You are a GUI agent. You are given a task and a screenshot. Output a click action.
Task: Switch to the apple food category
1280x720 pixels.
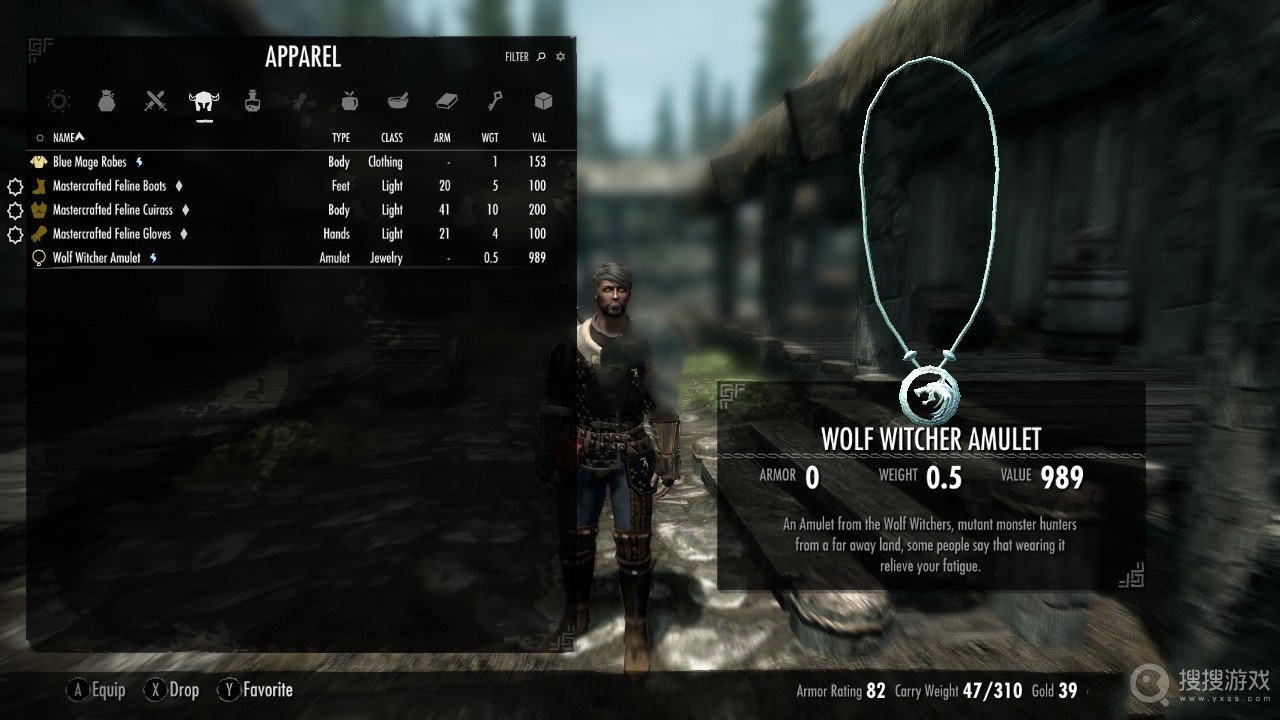pos(349,100)
